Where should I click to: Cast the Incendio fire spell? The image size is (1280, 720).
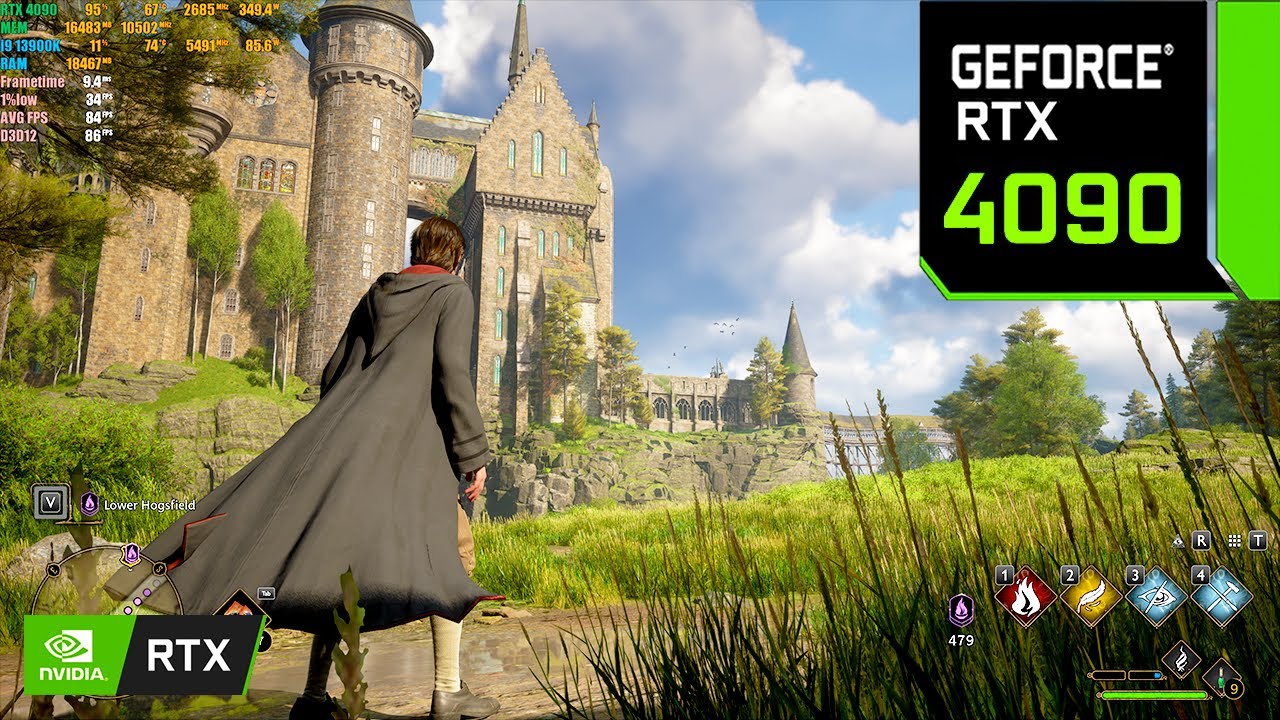pos(1025,596)
